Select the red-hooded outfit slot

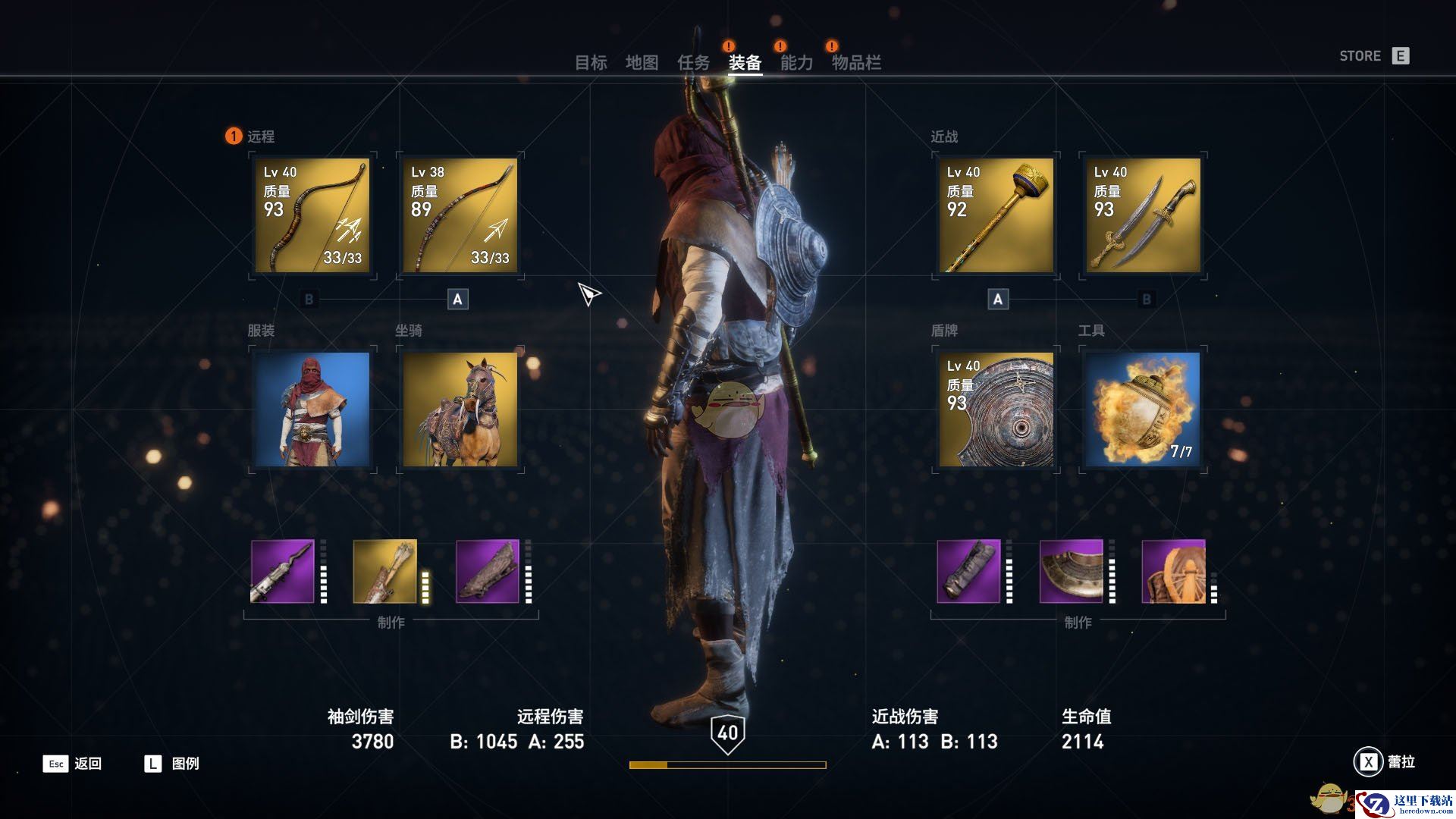tap(312, 409)
